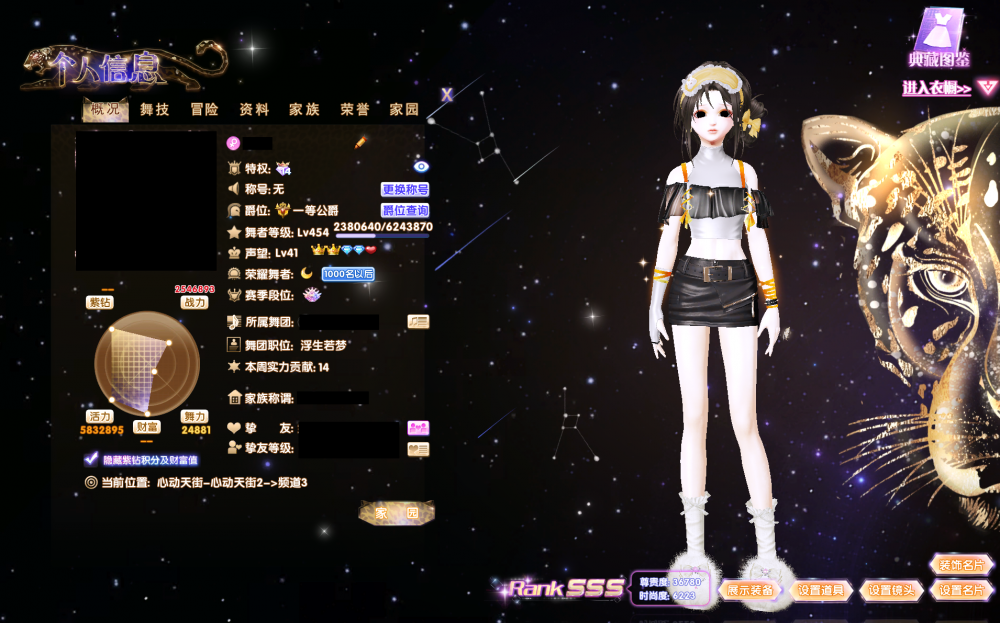Click the 更换称号 button
The image size is (1000, 623).
pyautogui.click(x=405, y=189)
